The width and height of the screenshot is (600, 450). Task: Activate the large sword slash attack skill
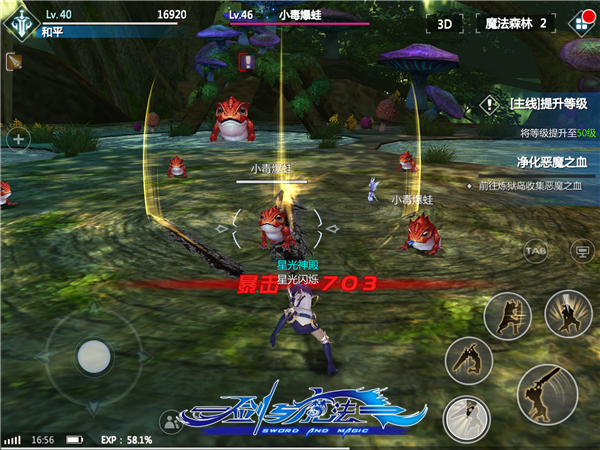pyautogui.click(x=547, y=392)
